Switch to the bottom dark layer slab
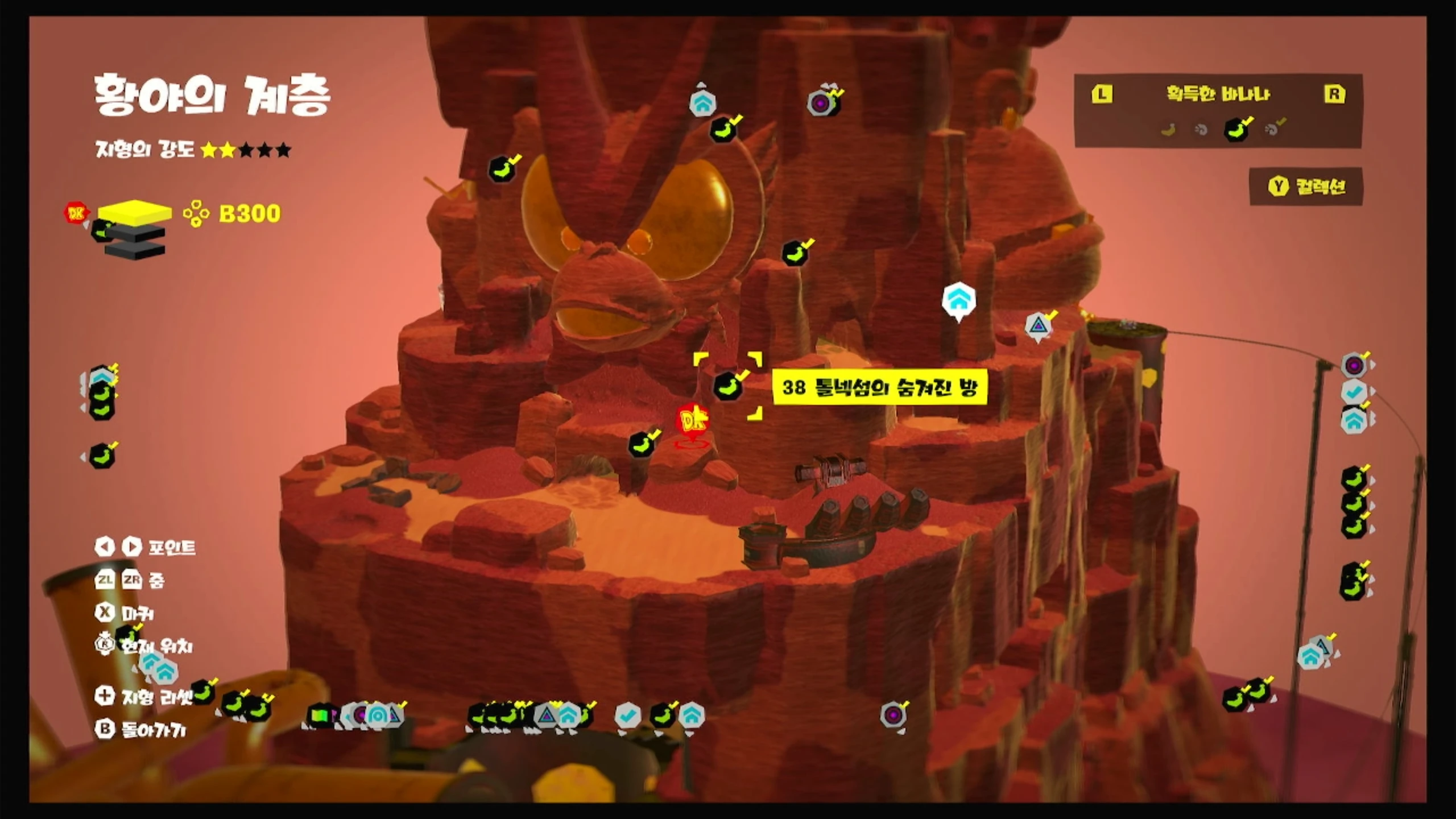The width and height of the screenshot is (1456, 819). 134,251
